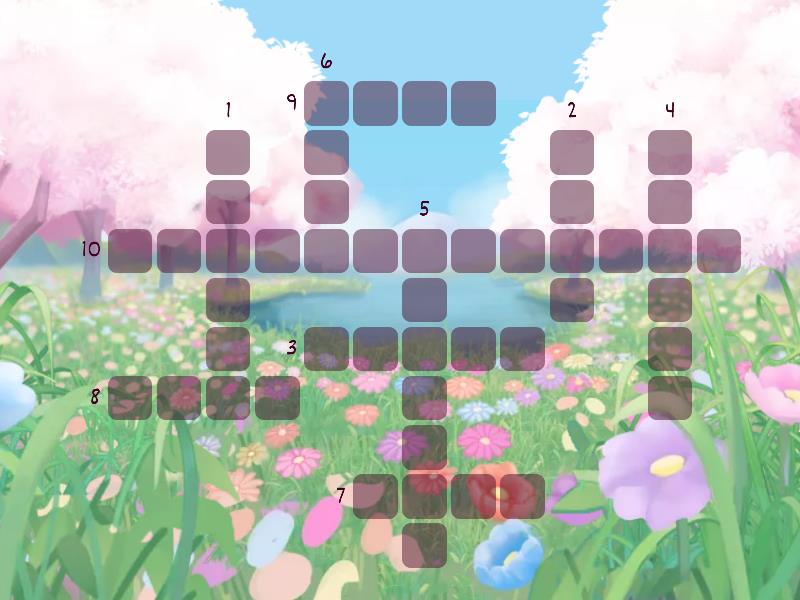Click the last square of 9 across
This screenshot has height=600, width=800.
pos(474,103)
